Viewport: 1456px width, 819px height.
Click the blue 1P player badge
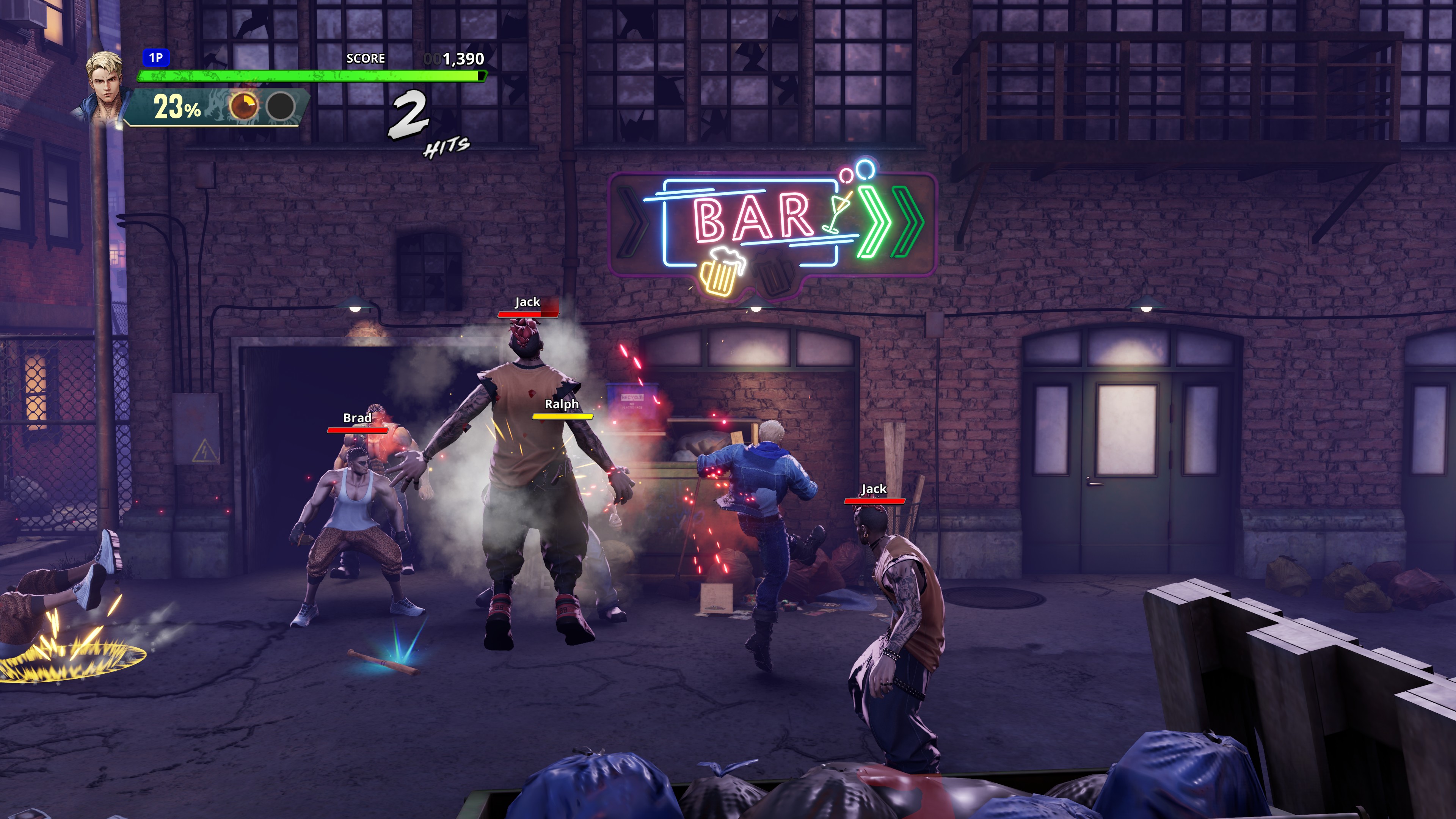[x=155, y=58]
